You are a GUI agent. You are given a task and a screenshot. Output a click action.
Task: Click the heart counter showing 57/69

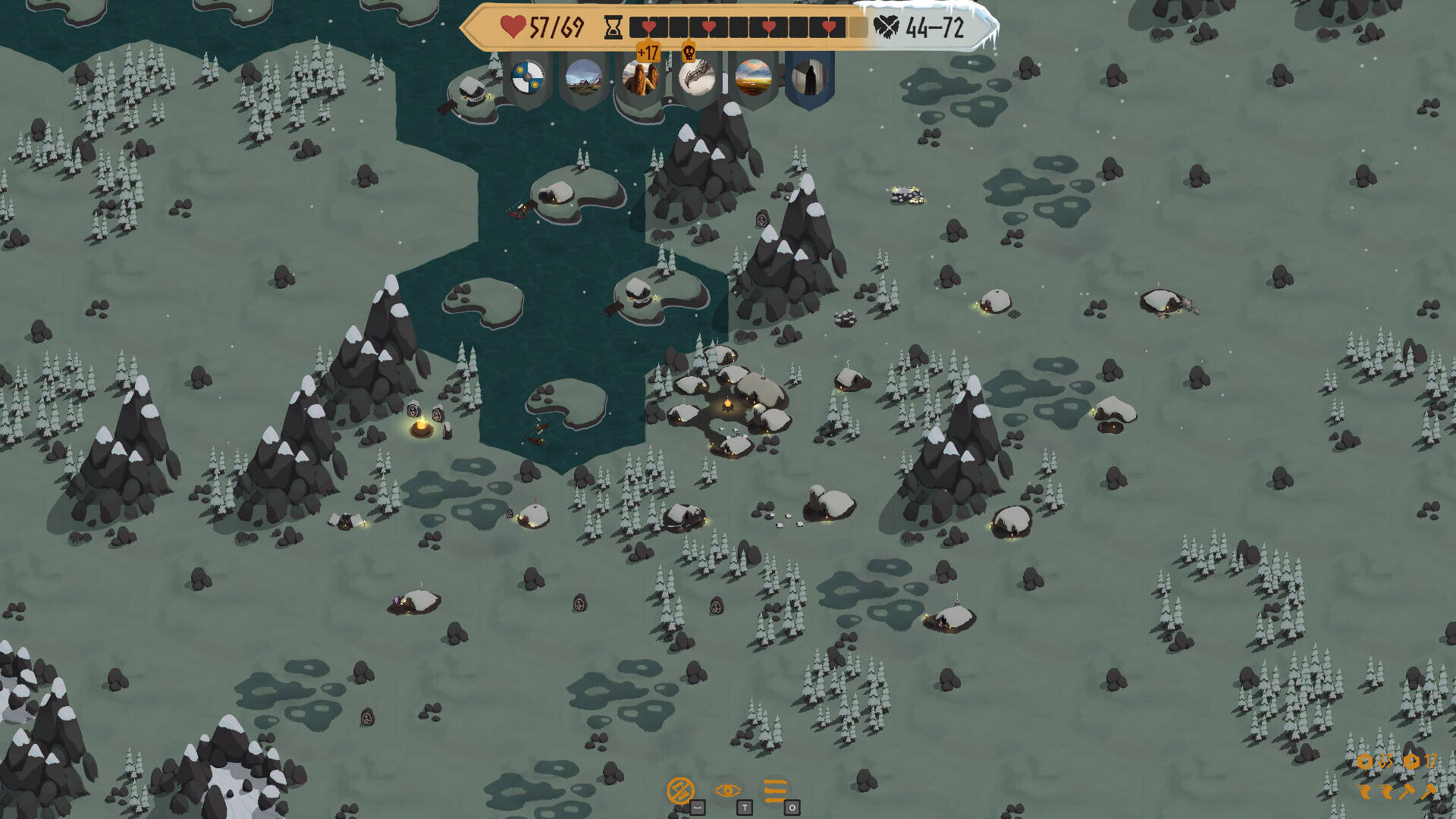544,27
